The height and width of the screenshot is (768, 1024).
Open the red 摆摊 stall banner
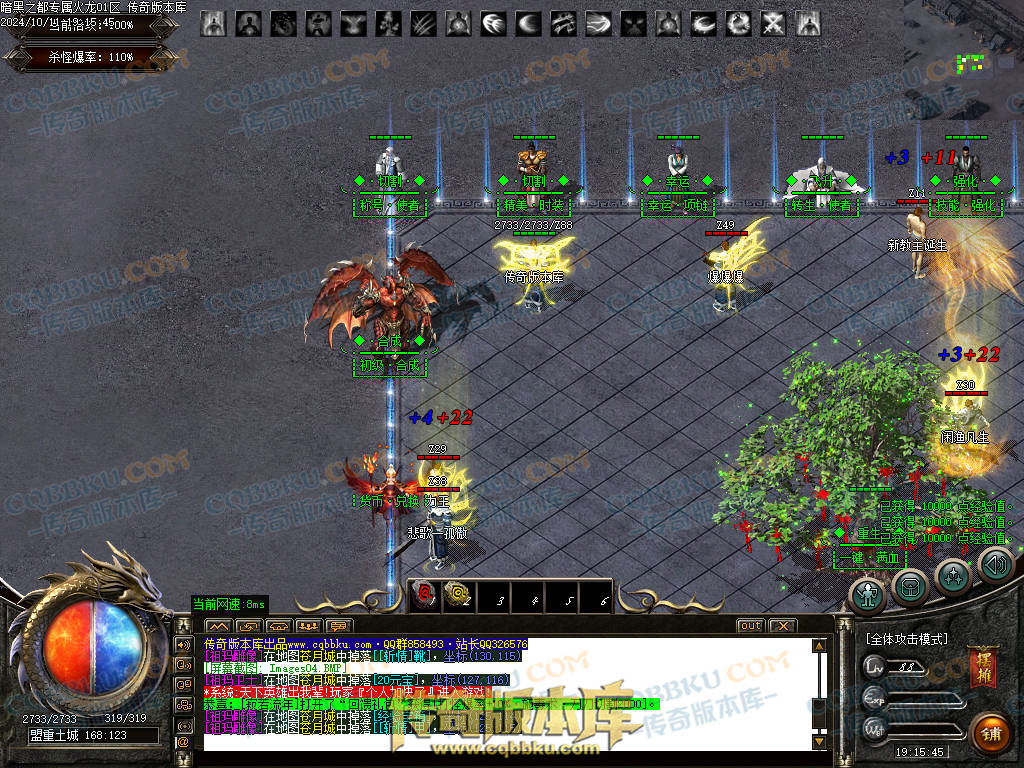coord(981,668)
